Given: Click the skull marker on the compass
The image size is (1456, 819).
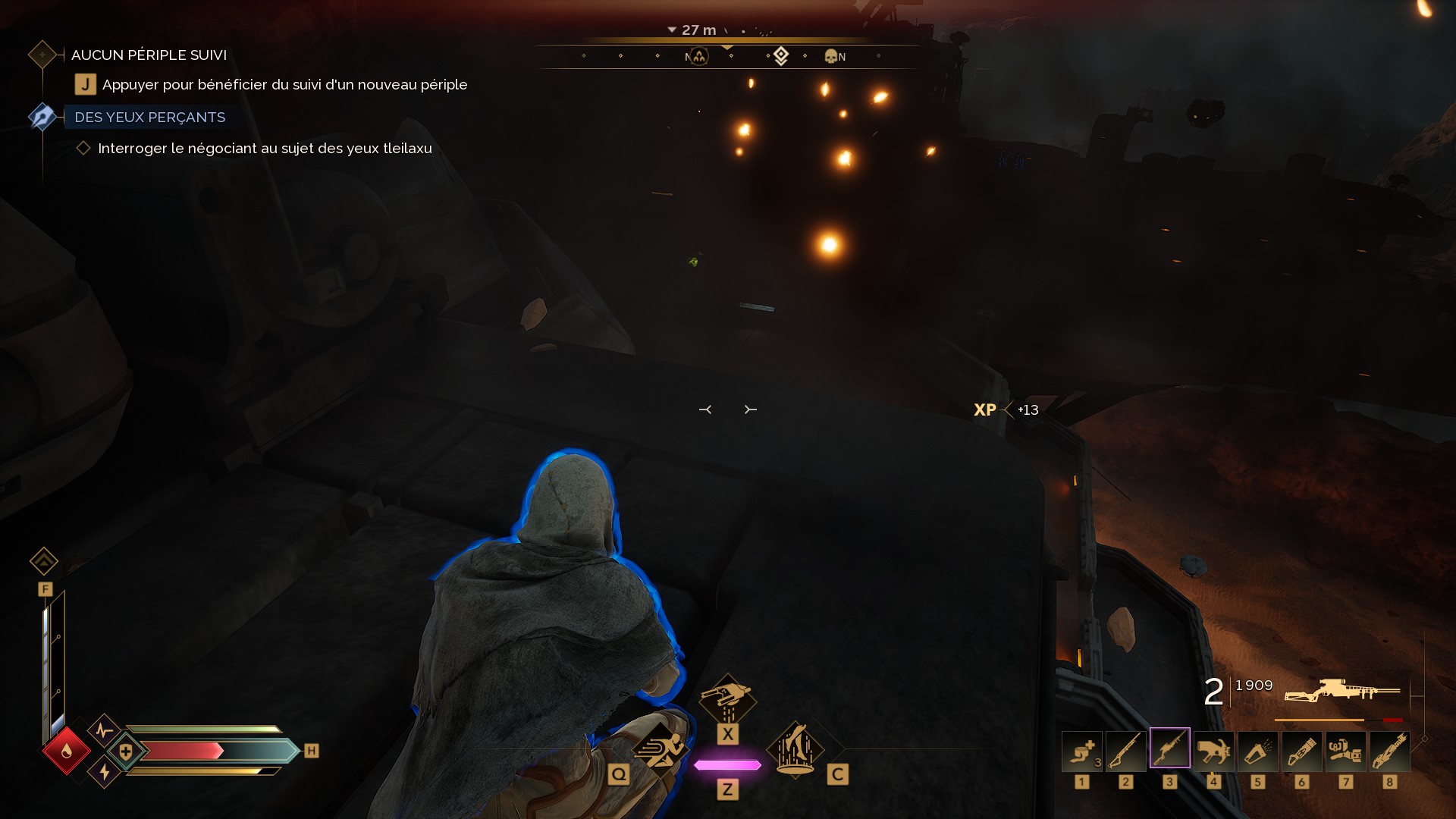Looking at the screenshot, I should (x=830, y=56).
